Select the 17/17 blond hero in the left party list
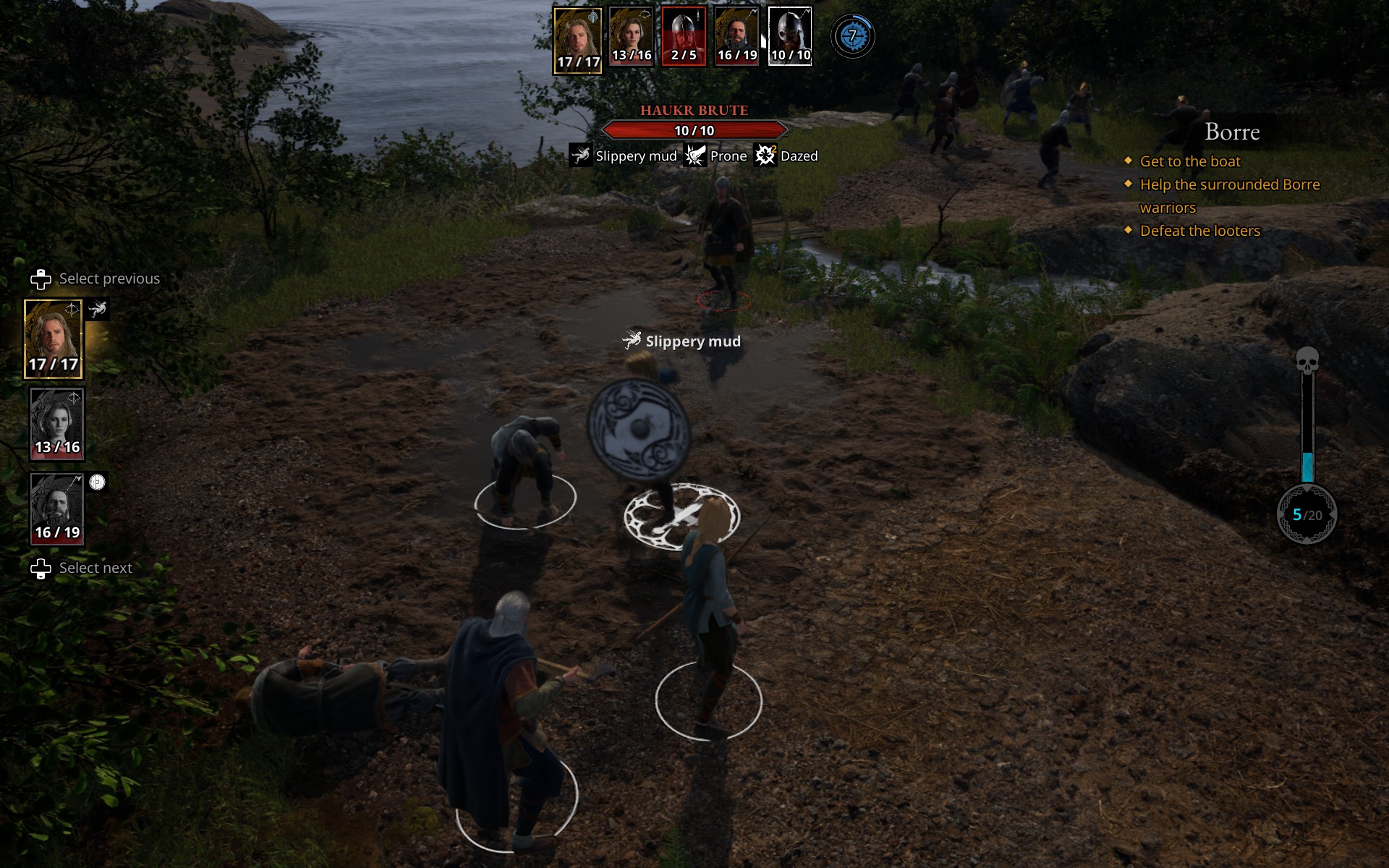 pyautogui.click(x=54, y=339)
